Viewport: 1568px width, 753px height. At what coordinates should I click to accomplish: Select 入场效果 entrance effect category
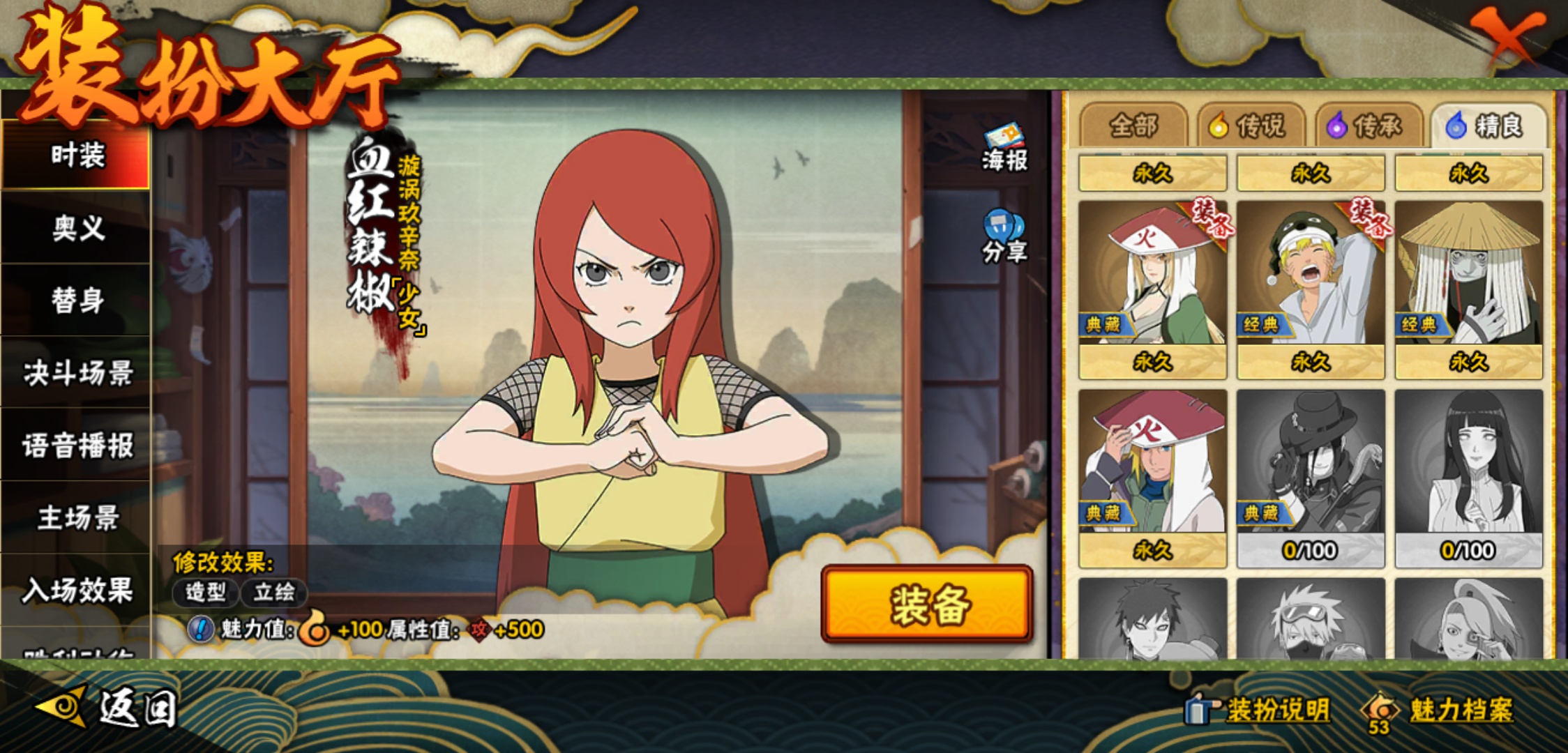[x=77, y=591]
